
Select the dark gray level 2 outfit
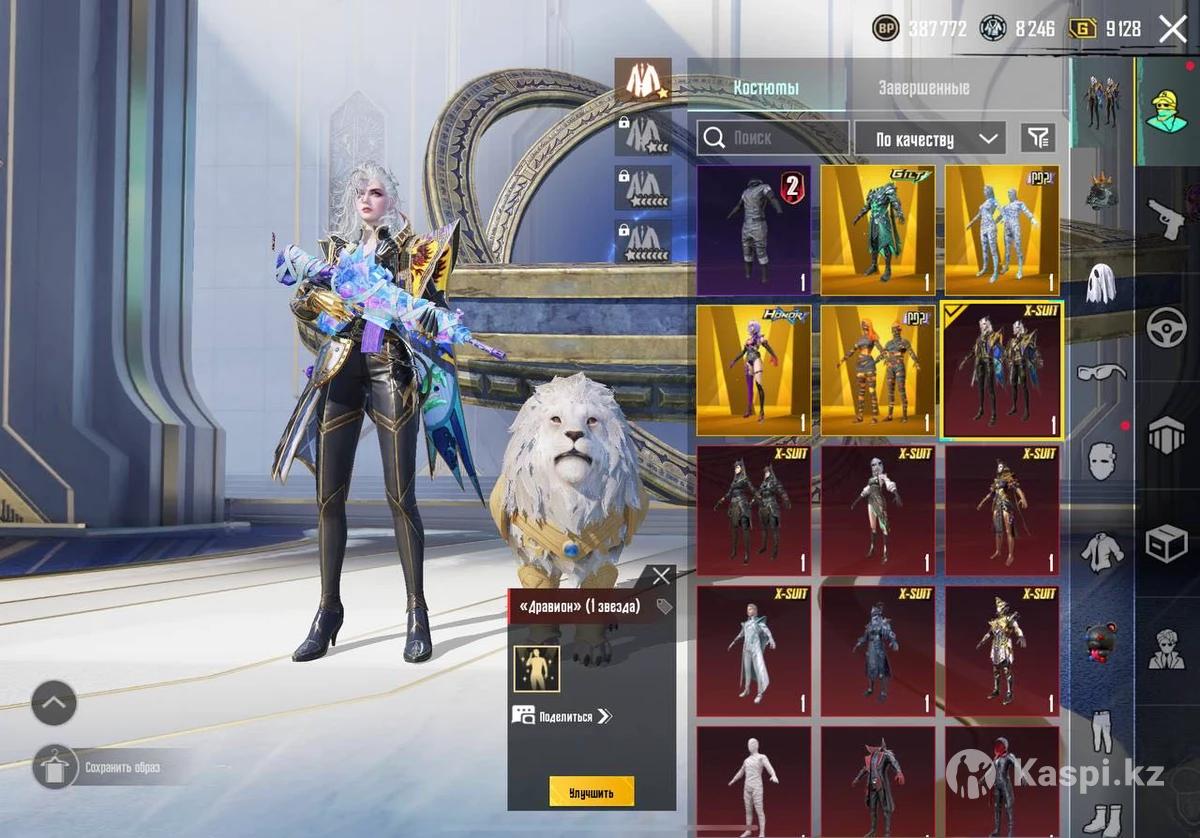(753, 230)
